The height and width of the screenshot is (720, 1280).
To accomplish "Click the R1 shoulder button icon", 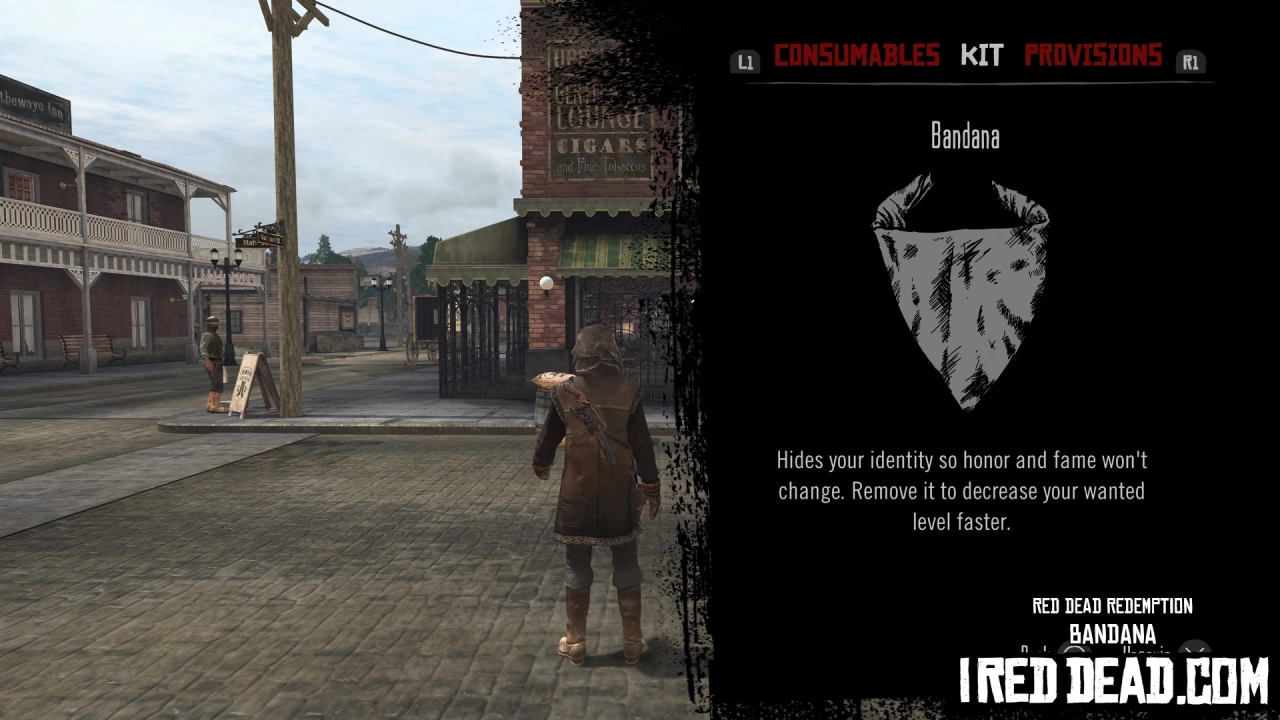I will click(x=1190, y=61).
